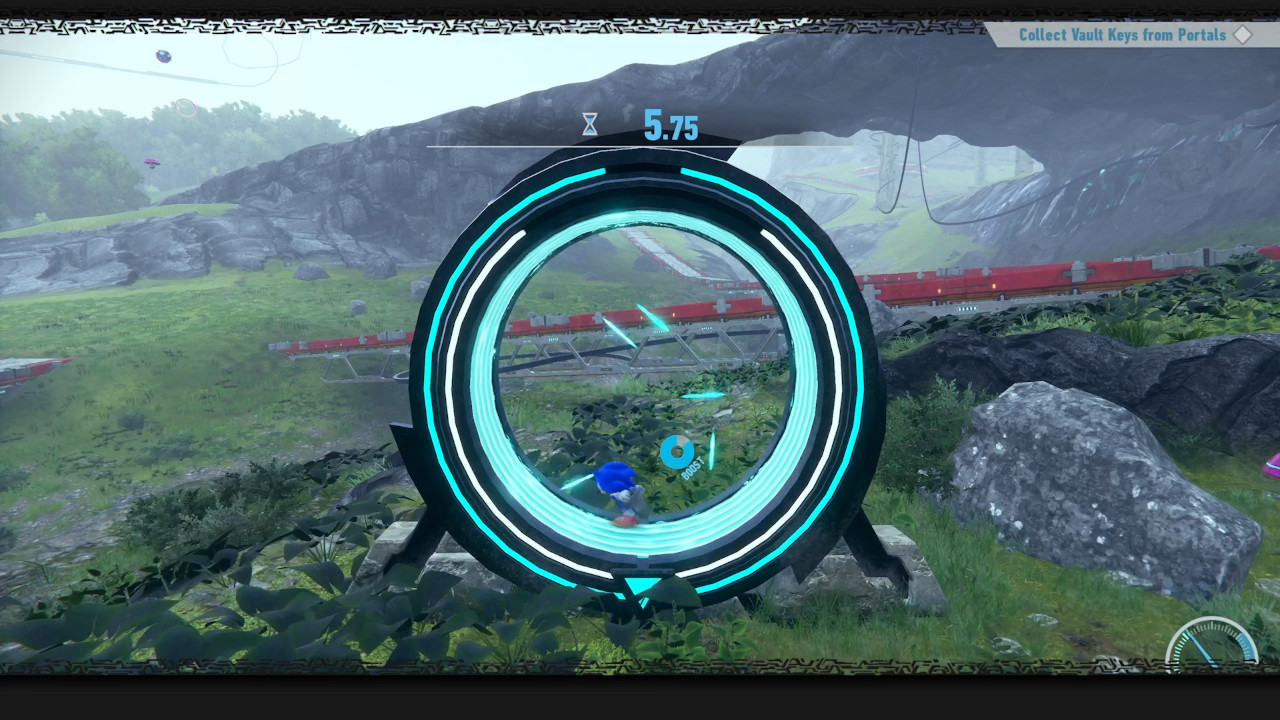Select the circular Boost gauge icon
This screenshot has width=1280, height=720.
point(676,452)
